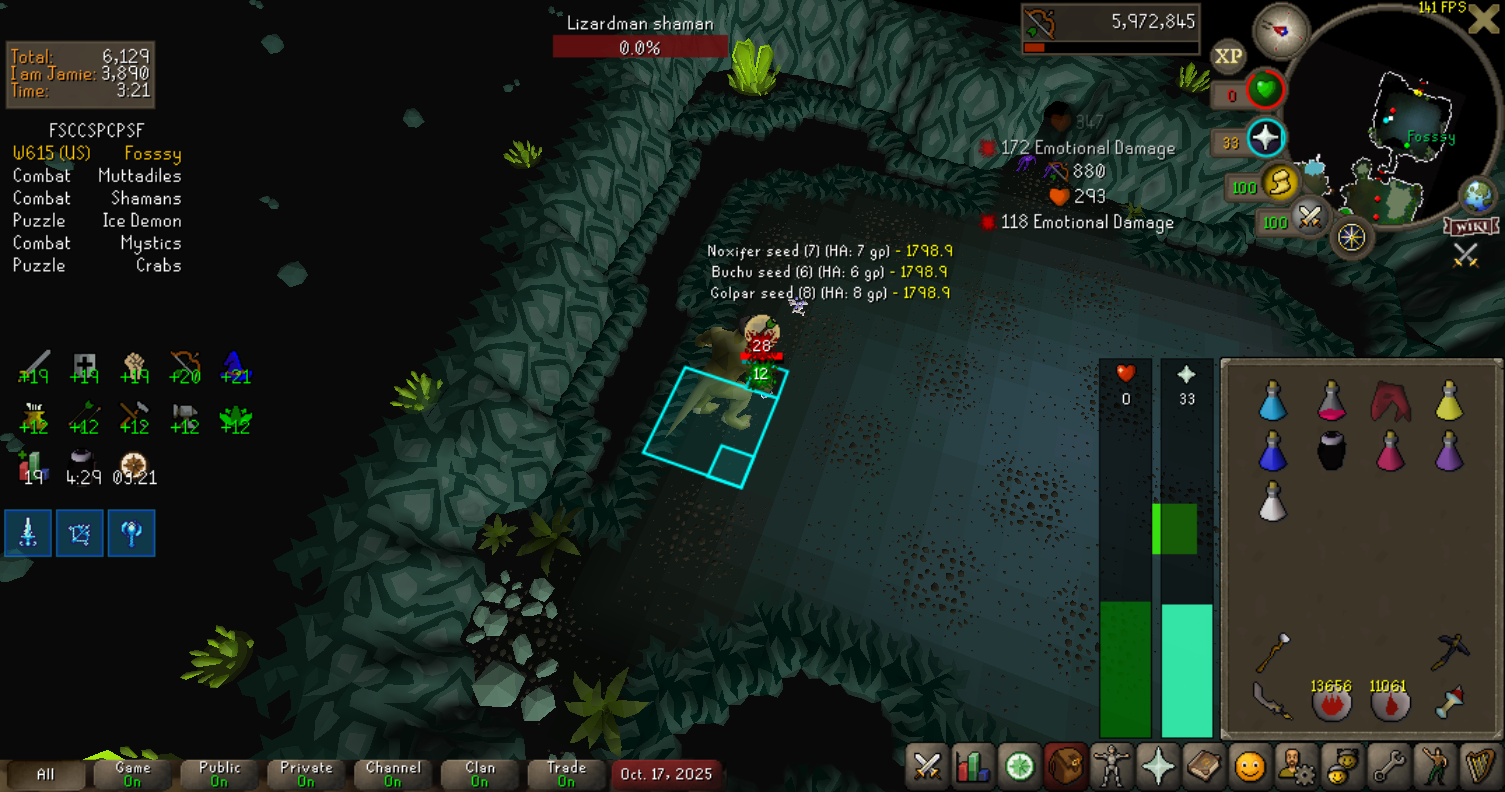Open the Music Player harp tab
This screenshot has height=792, width=1505.
click(x=1479, y=767)
